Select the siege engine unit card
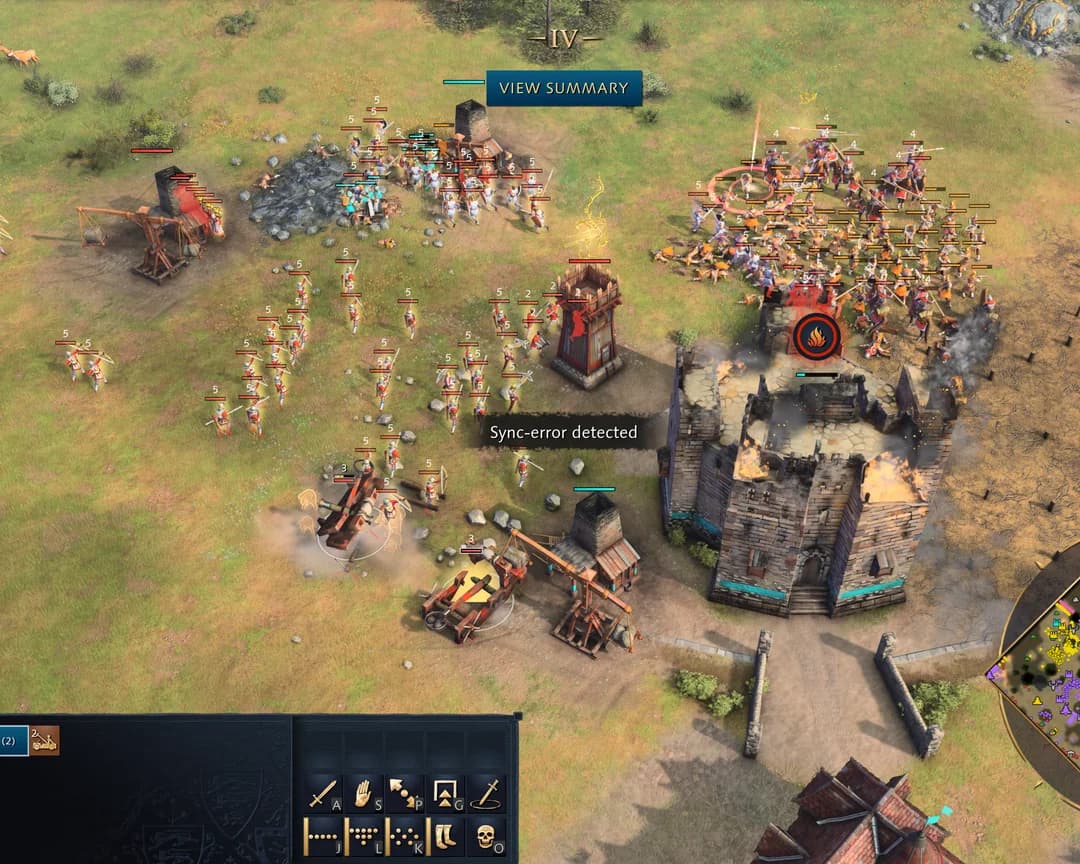The height and width of the screenshot is (864, 1080). coord(44,741)
